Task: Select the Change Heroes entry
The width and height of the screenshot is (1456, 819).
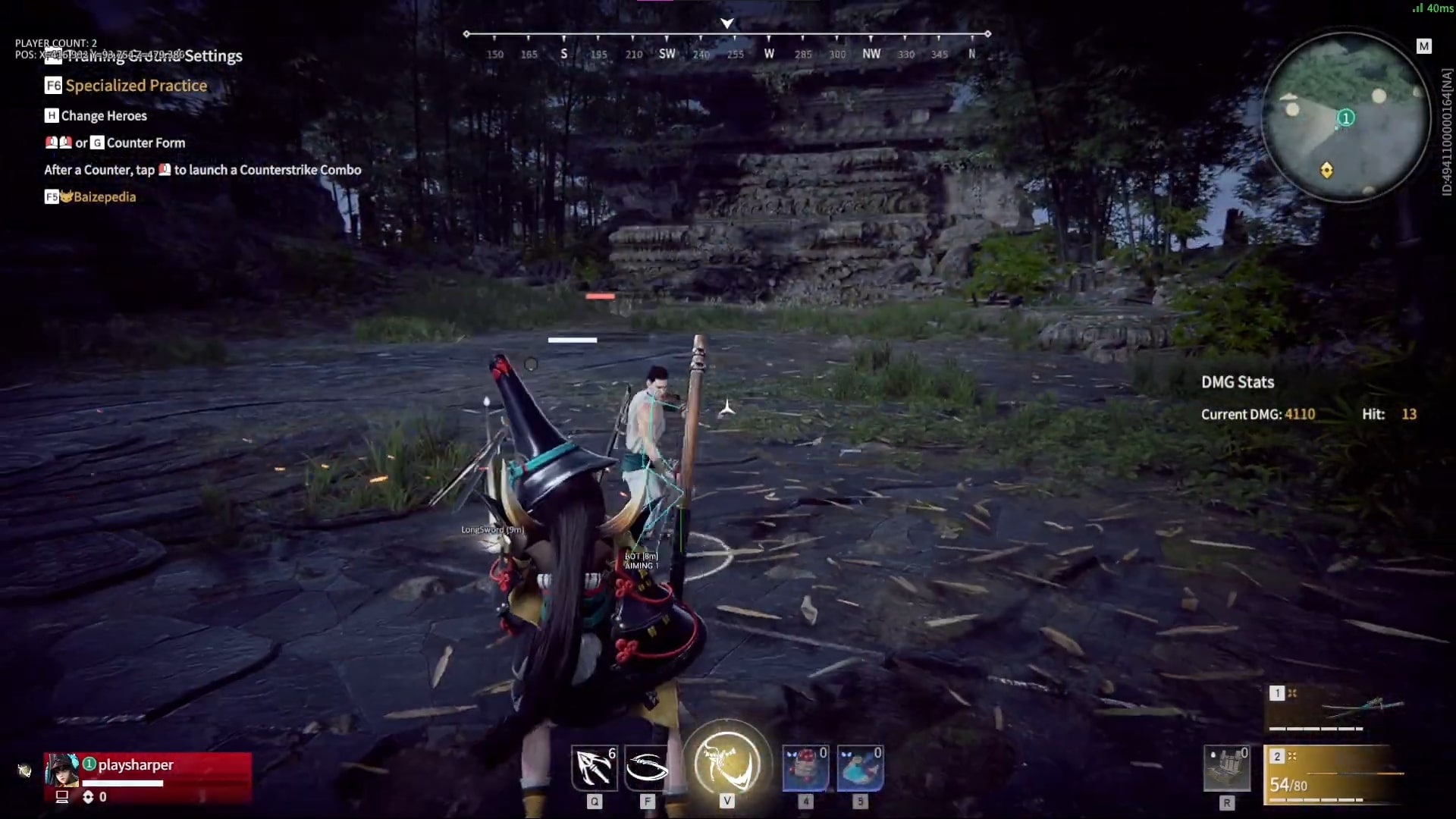Action: 103,116
